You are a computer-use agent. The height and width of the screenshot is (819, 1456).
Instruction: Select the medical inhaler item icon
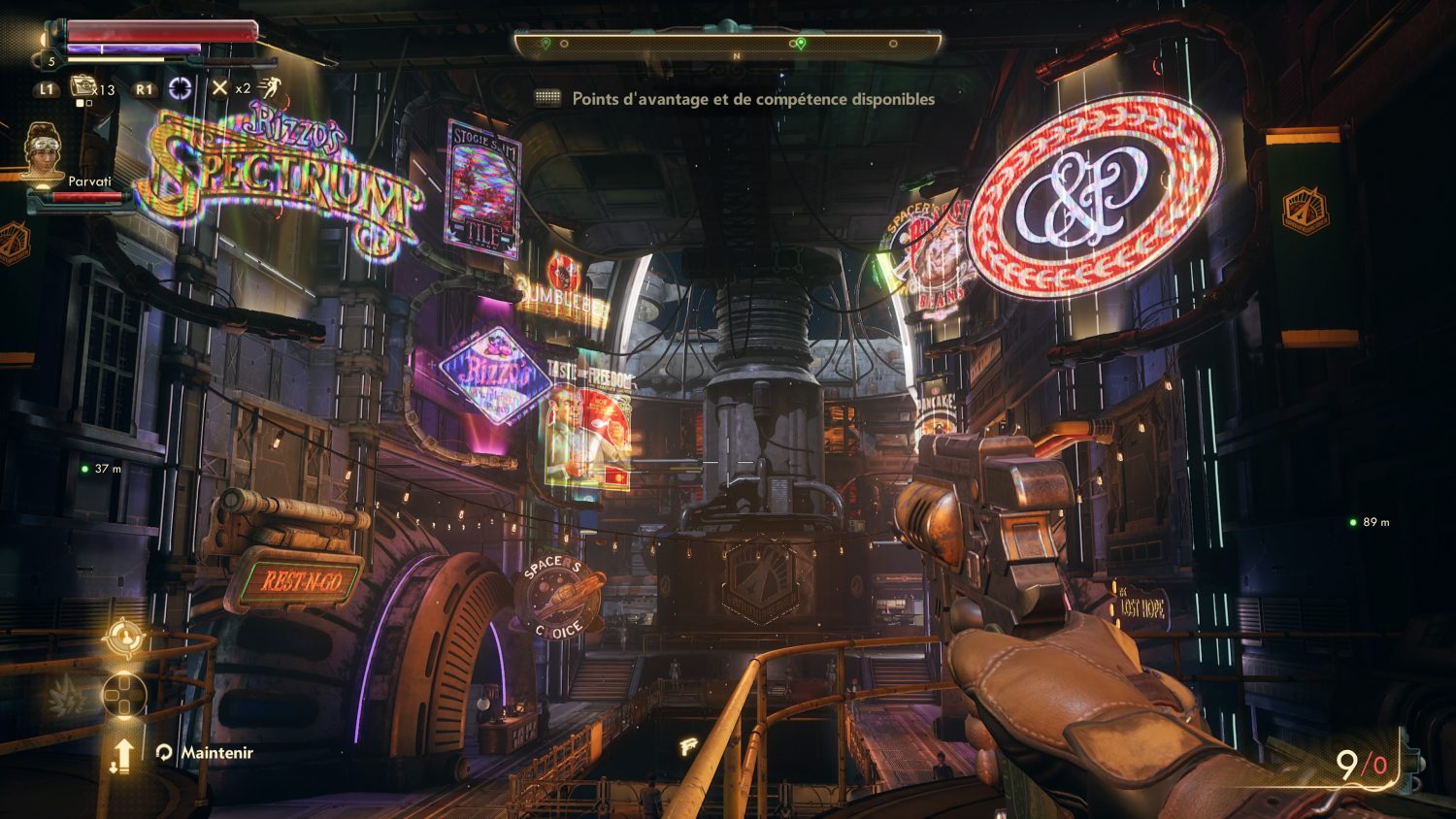(x=82, y=87)
